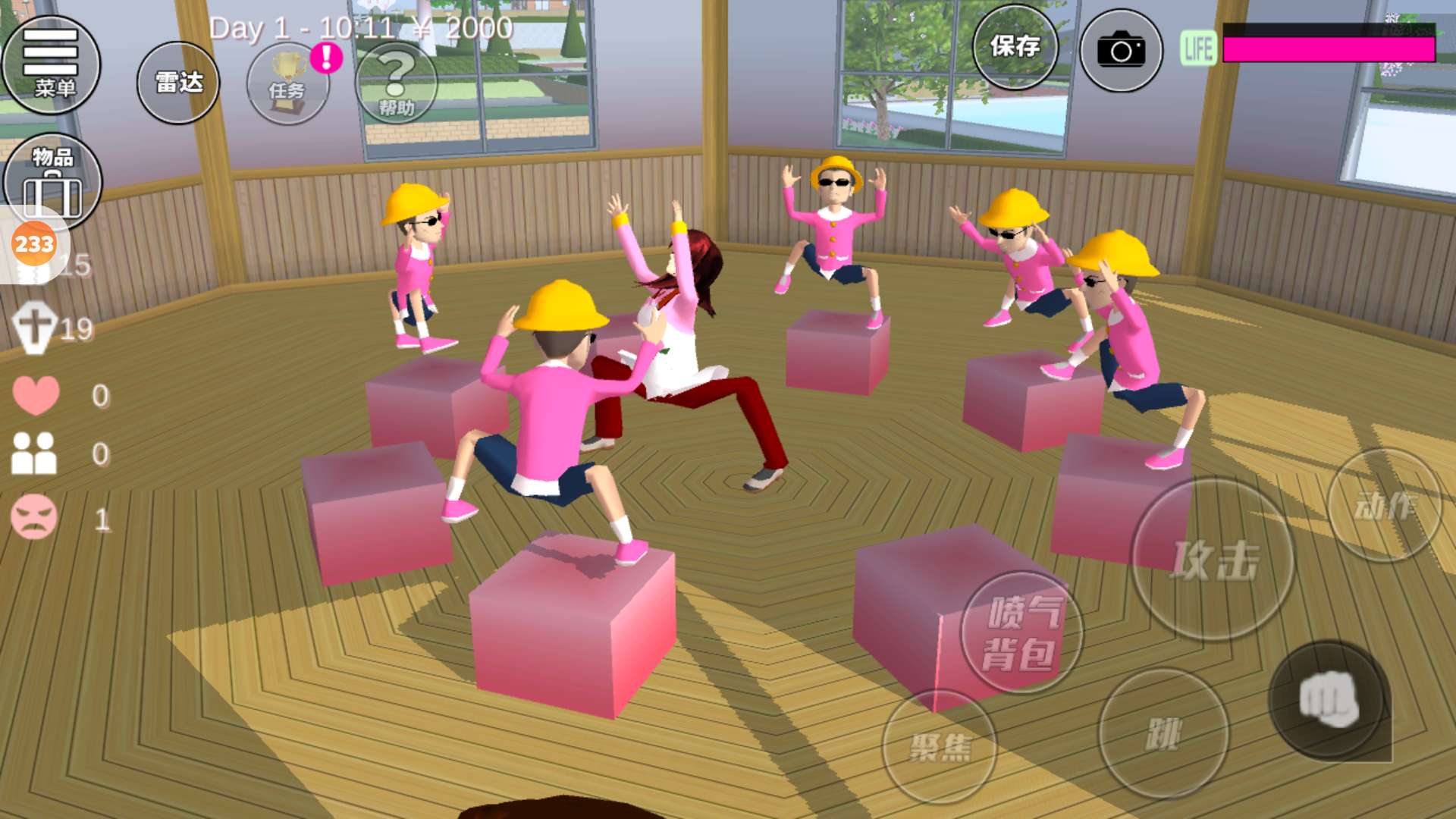Viewport: 1456px width, 819px height.
Task: Punch with the fist icon button
Action: point(1329,699)
